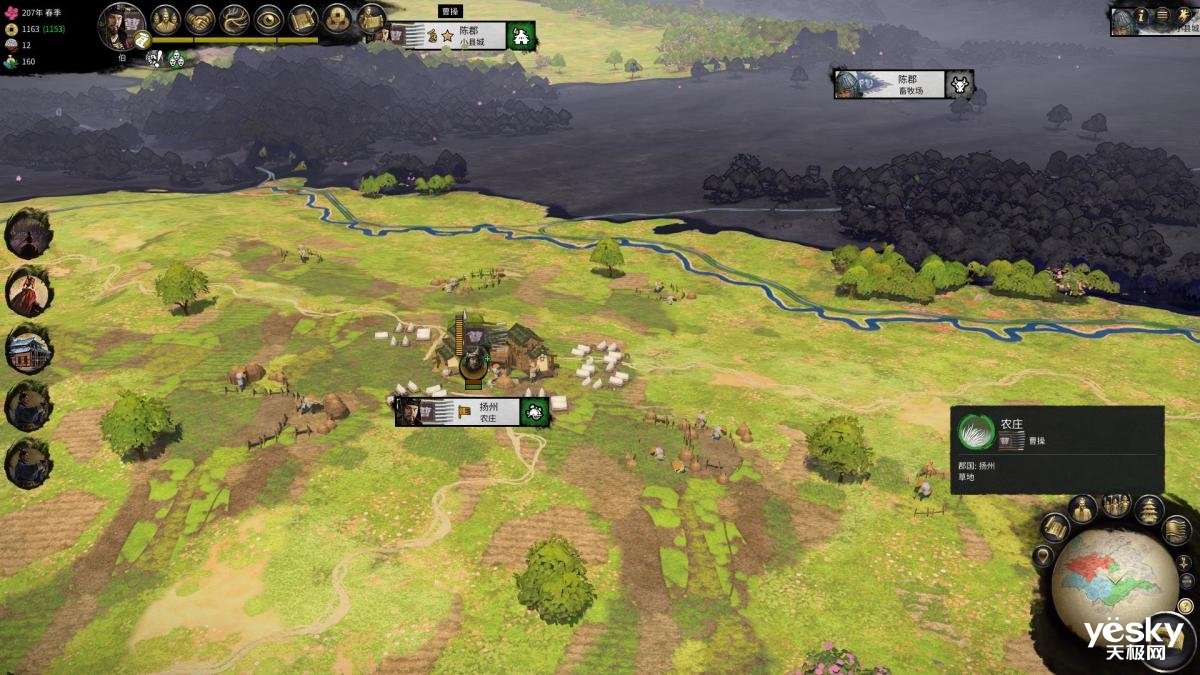
Task: Open the coin treasury panel
Action: pos(338,19)
